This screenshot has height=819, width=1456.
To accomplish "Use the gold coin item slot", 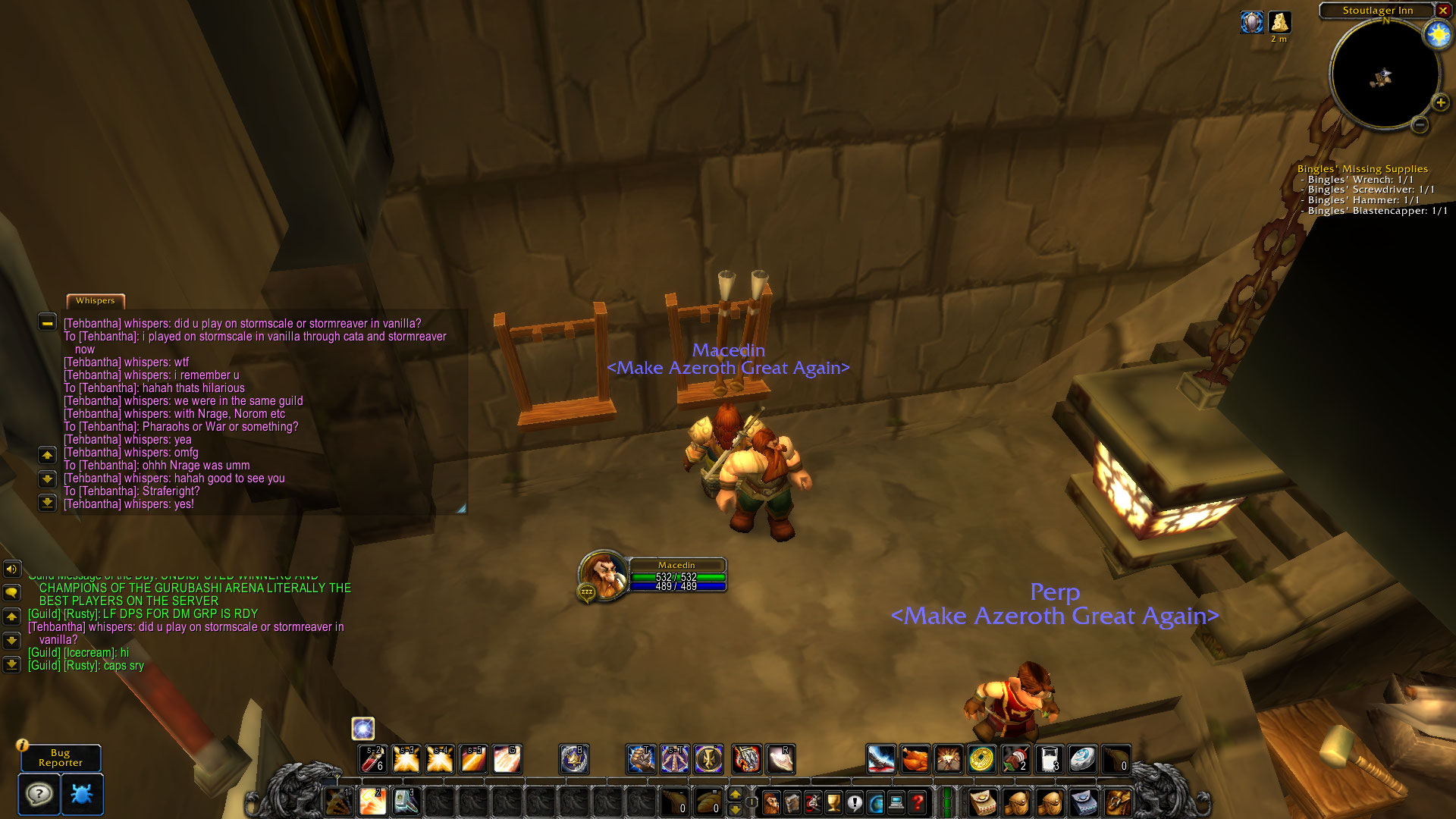I will (x=981, y=758).
